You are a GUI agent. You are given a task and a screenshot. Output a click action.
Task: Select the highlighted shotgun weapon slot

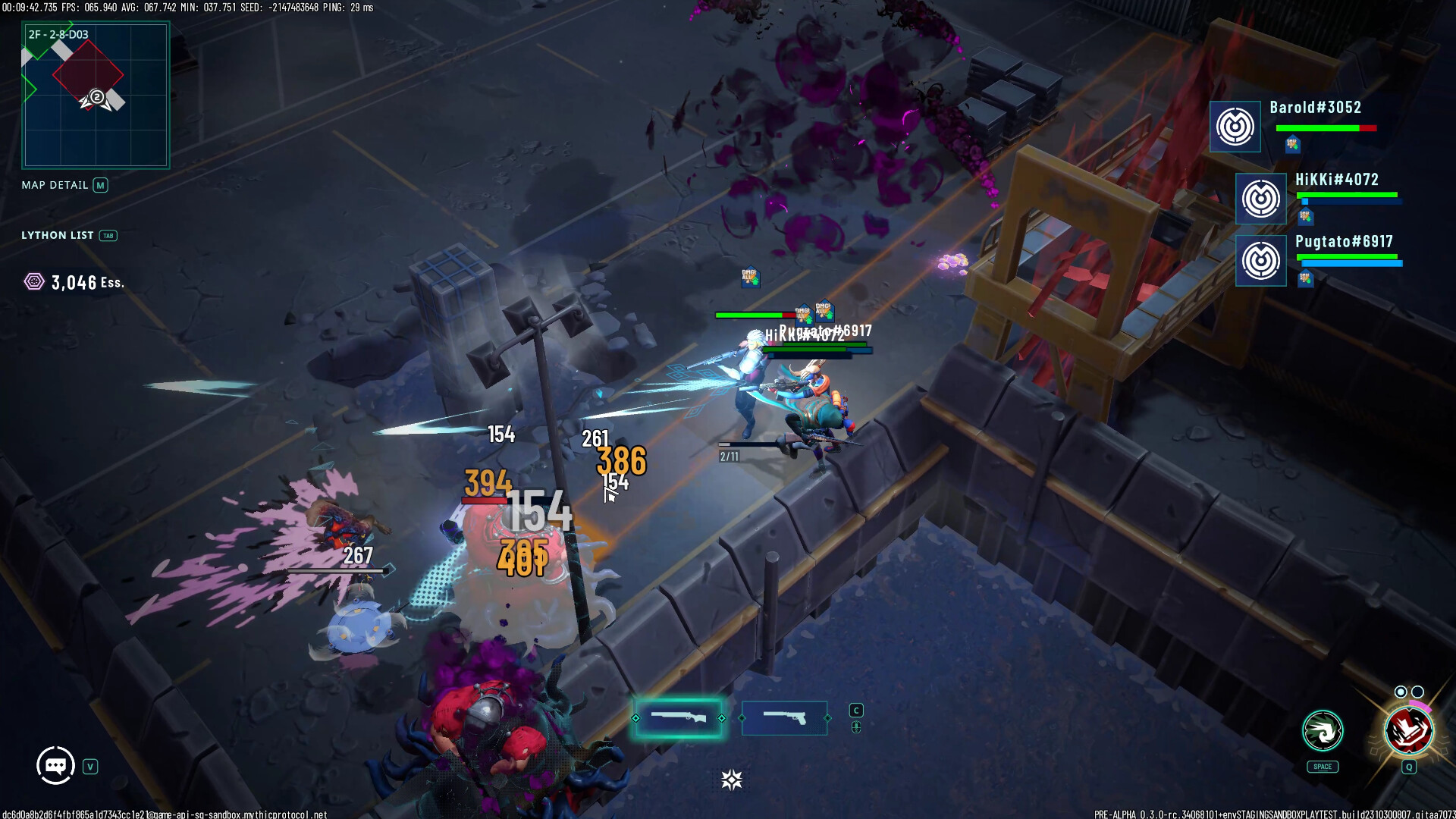click(679, 717)
